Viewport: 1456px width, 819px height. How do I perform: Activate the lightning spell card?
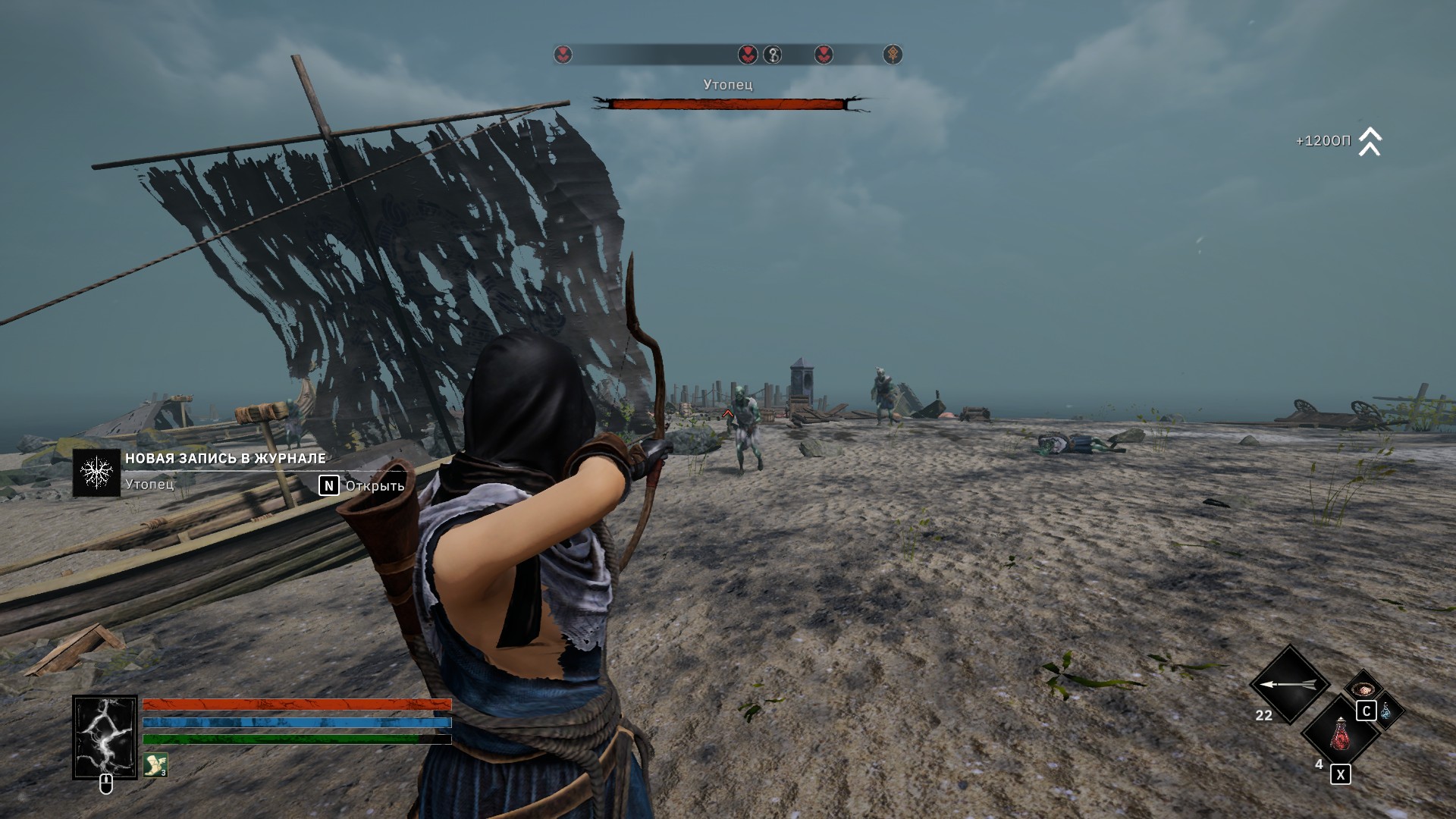(x=105, y=737)
